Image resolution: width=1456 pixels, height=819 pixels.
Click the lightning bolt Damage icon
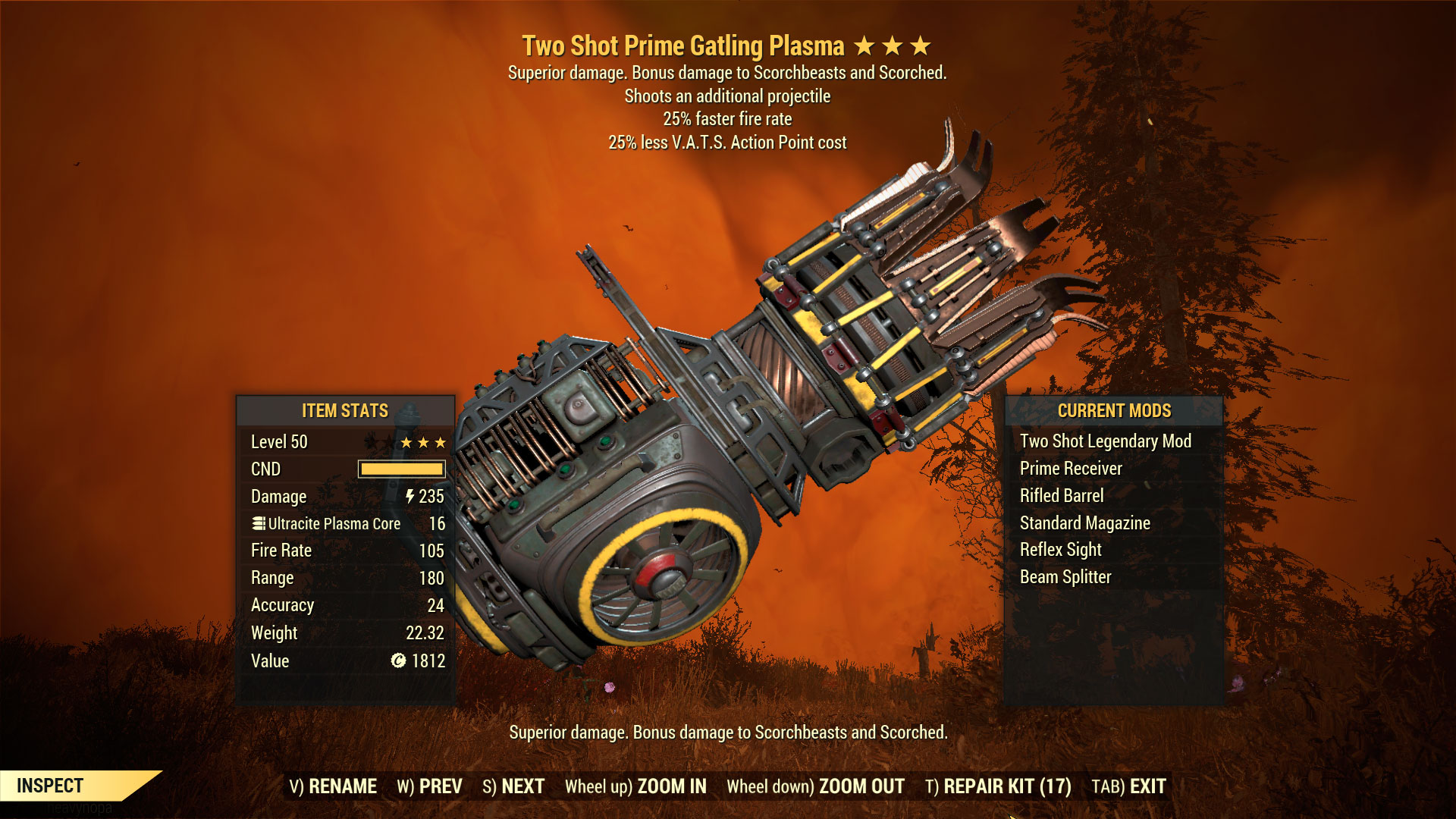[x=409, y=497]
